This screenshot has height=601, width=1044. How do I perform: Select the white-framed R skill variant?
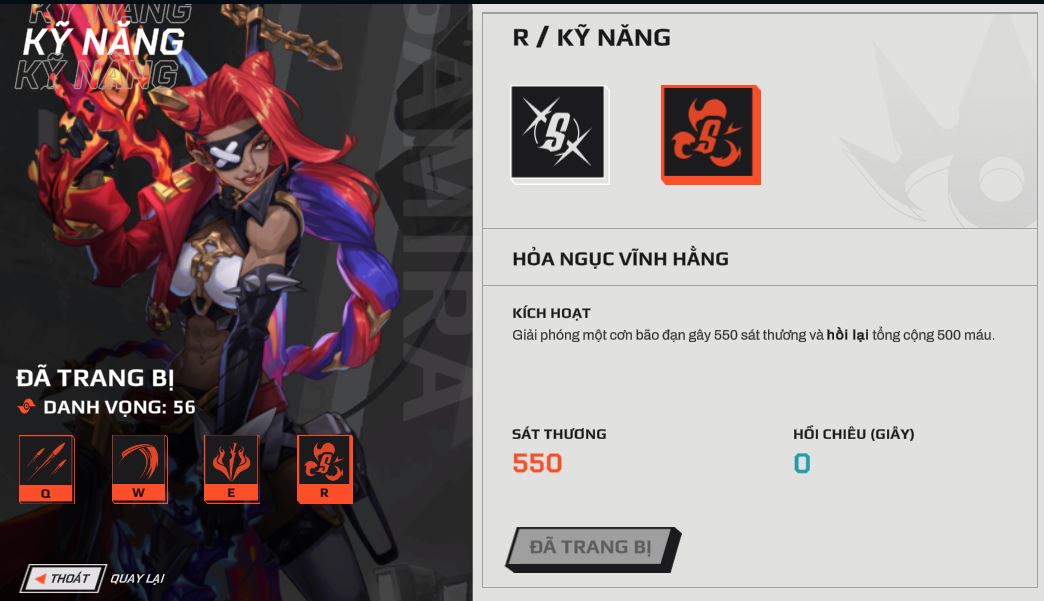(558, 133)
